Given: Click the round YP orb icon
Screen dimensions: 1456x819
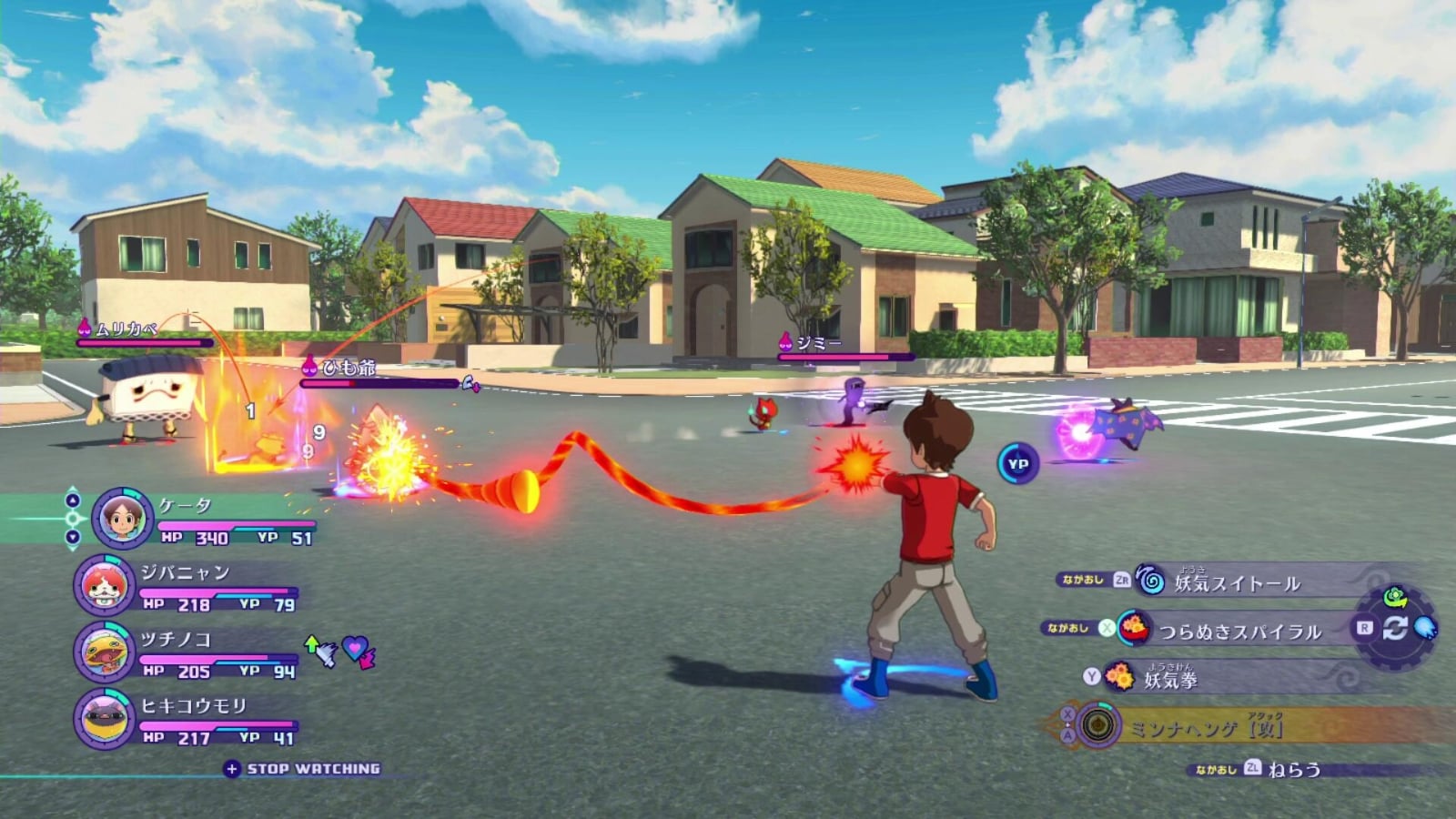Looking at the screenshot, I should 1017,464.
